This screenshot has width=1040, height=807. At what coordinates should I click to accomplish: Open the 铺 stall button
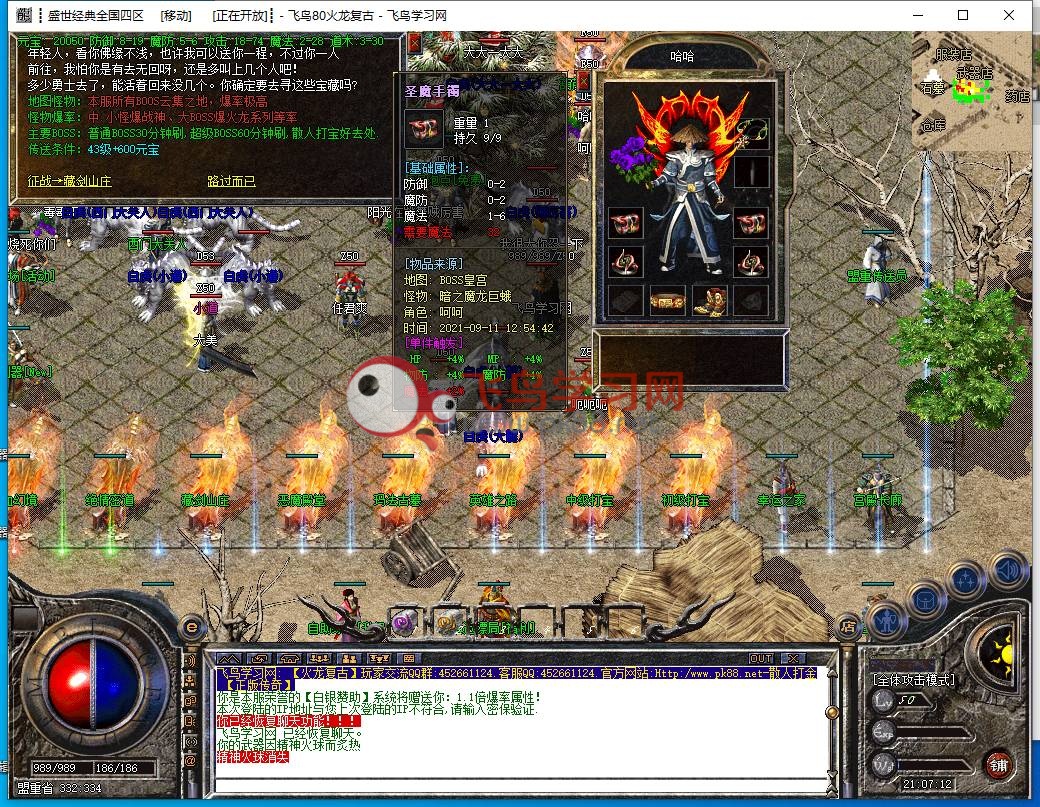[x=997, y=765]
